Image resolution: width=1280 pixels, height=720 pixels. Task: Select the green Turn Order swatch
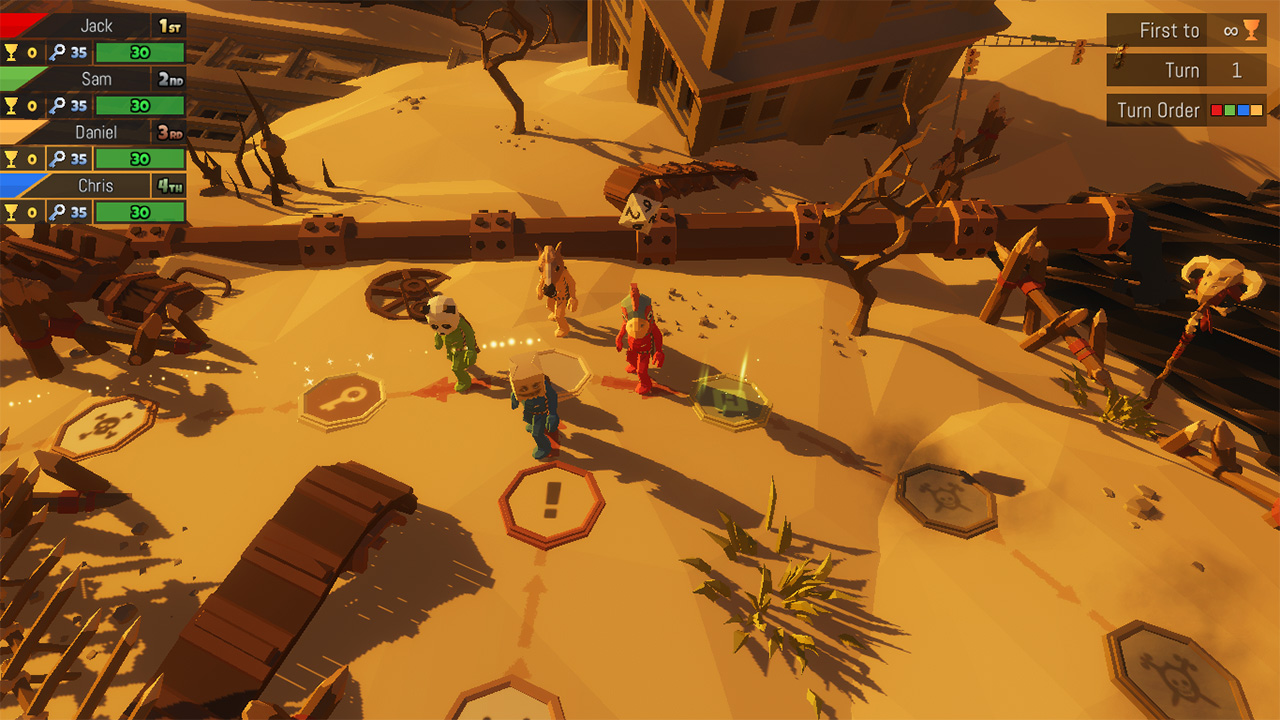(x=1232, y=110)
